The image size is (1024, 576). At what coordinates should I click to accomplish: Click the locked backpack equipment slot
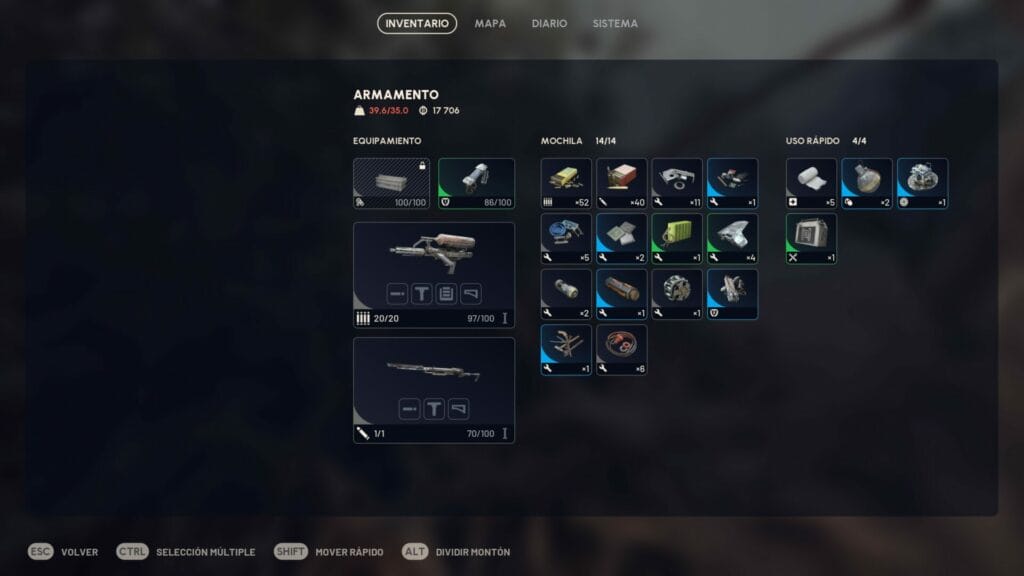coord(391,183)
